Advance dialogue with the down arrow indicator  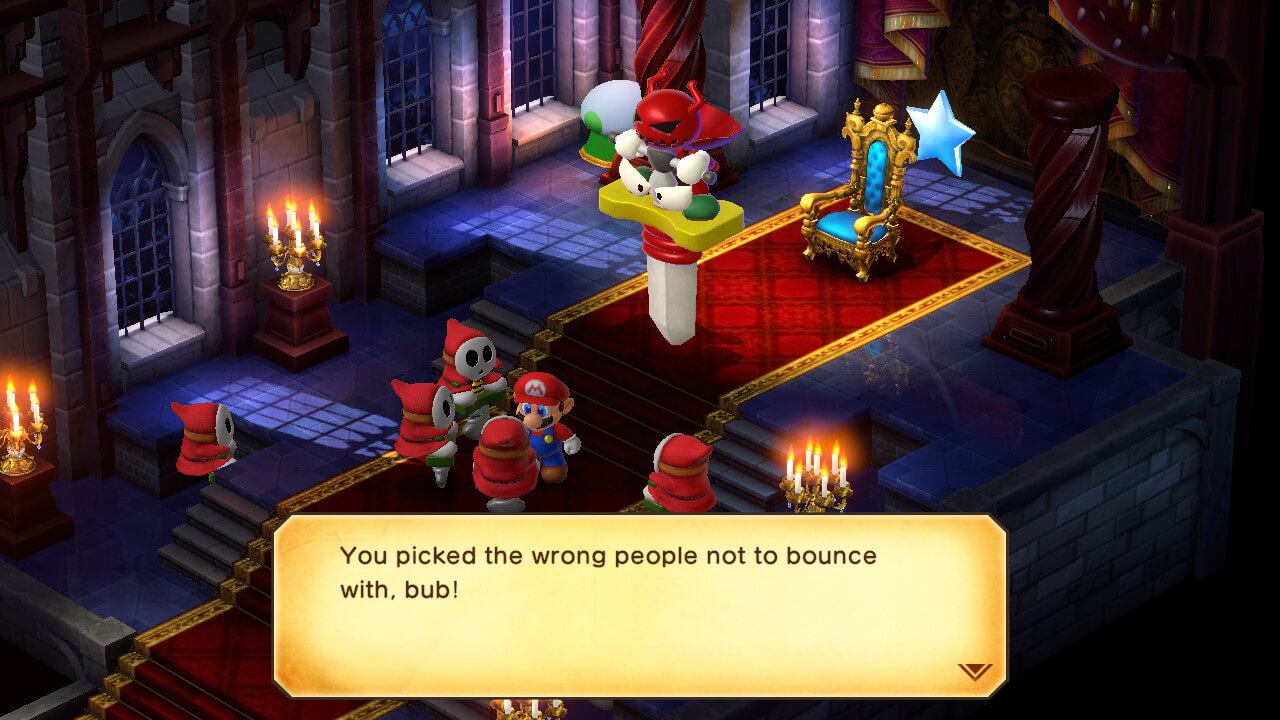(x=974, y=671)
